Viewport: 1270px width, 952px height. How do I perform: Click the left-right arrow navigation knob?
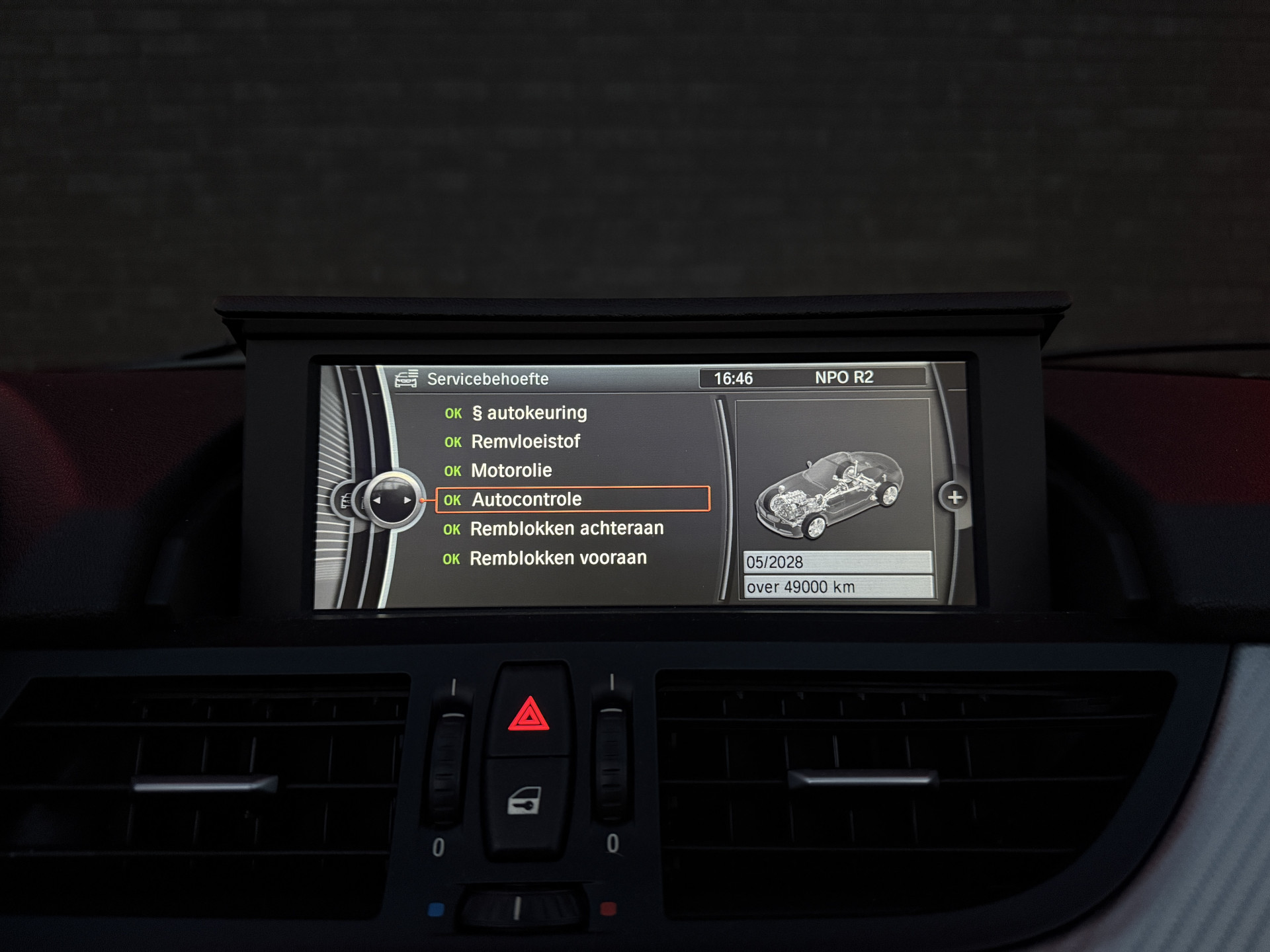click(392, 500)
